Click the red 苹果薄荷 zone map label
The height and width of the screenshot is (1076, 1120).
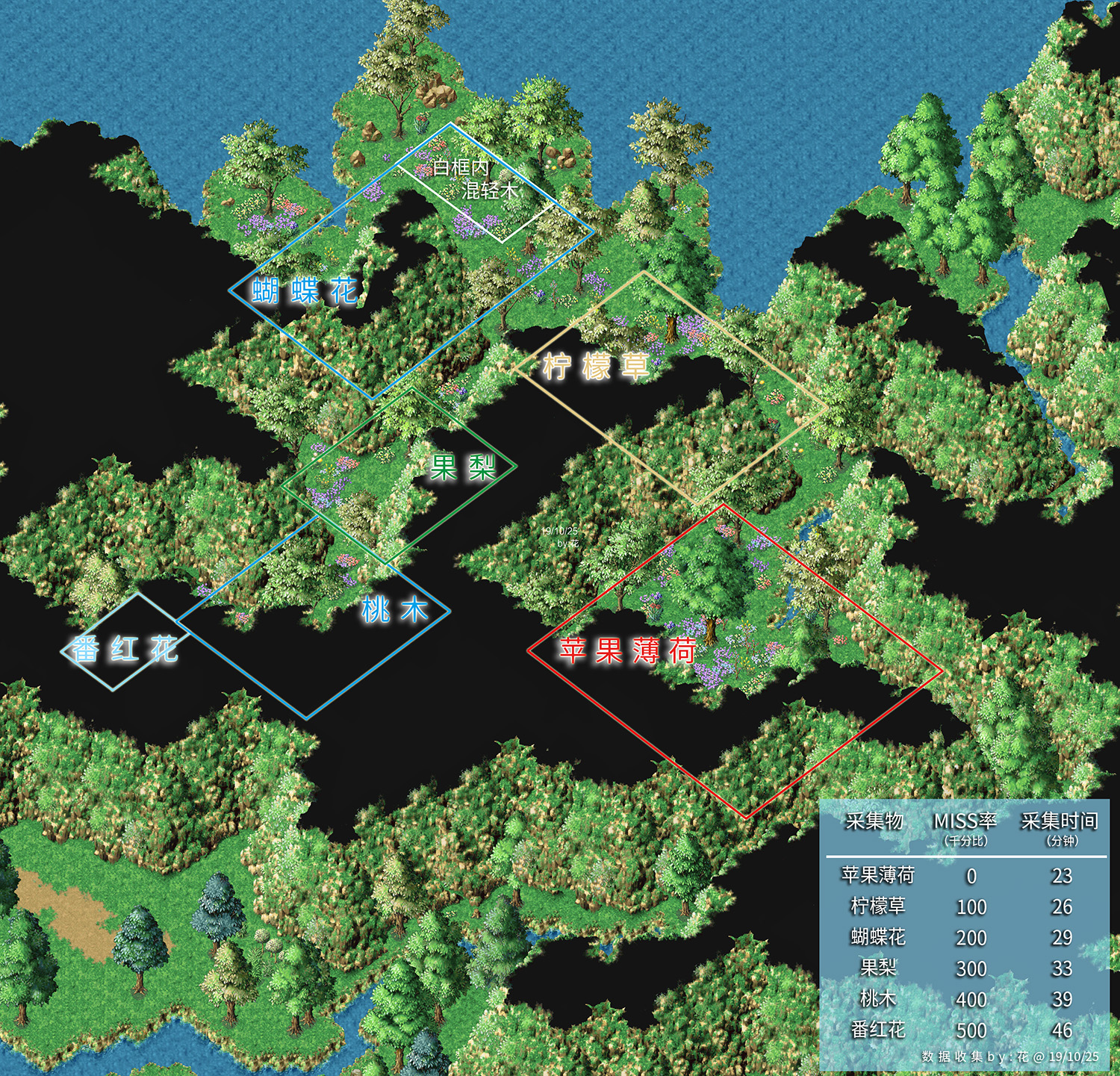[628, 651]
